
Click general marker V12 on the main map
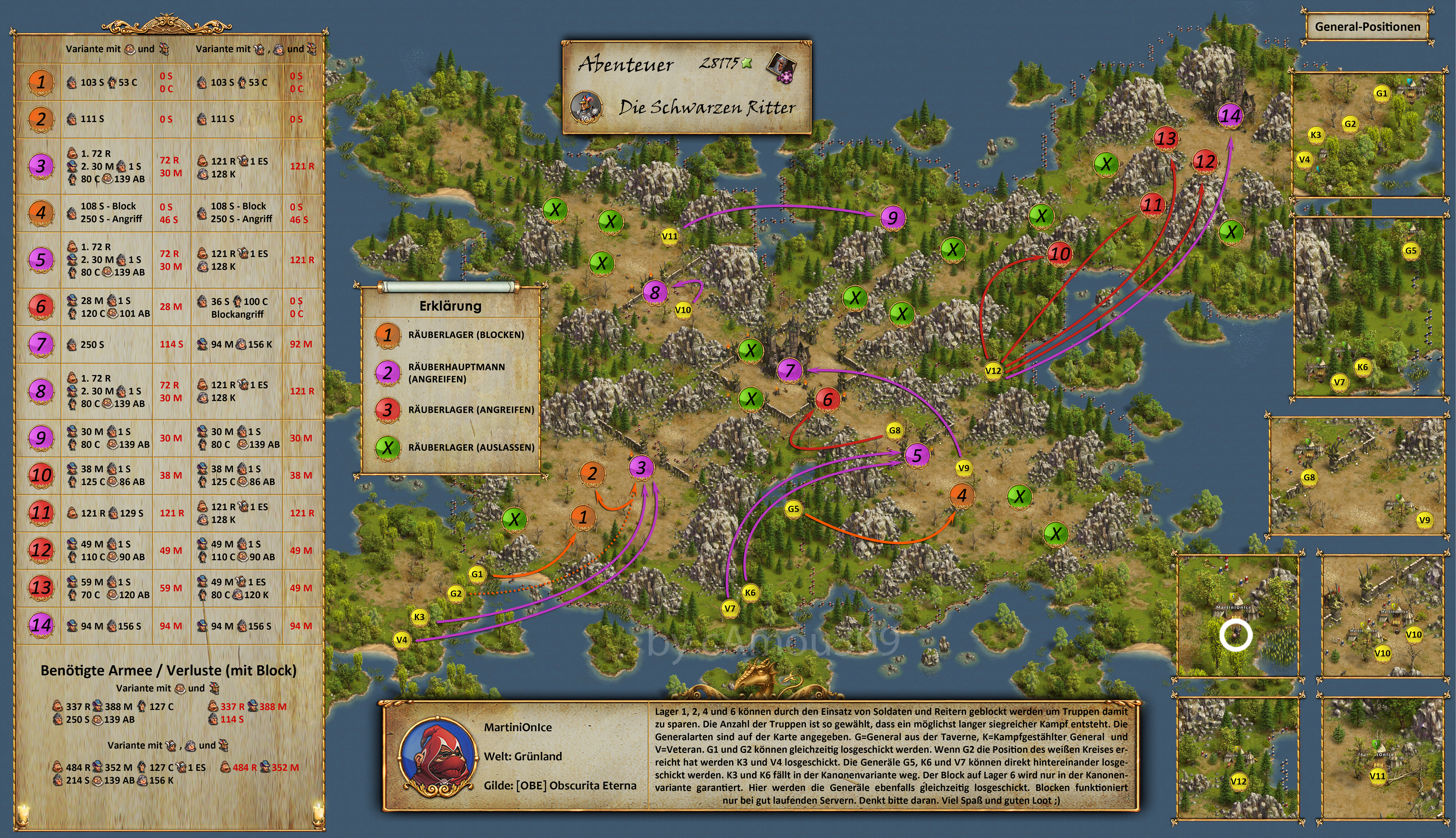pyautogui.click(x=993, y=371)
